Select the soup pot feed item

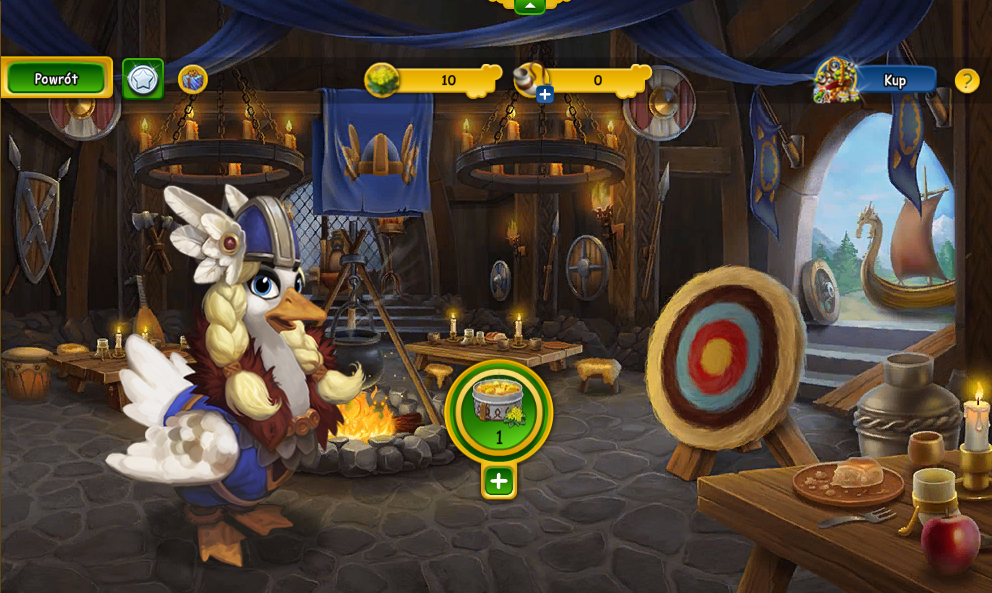pos(498,410)
